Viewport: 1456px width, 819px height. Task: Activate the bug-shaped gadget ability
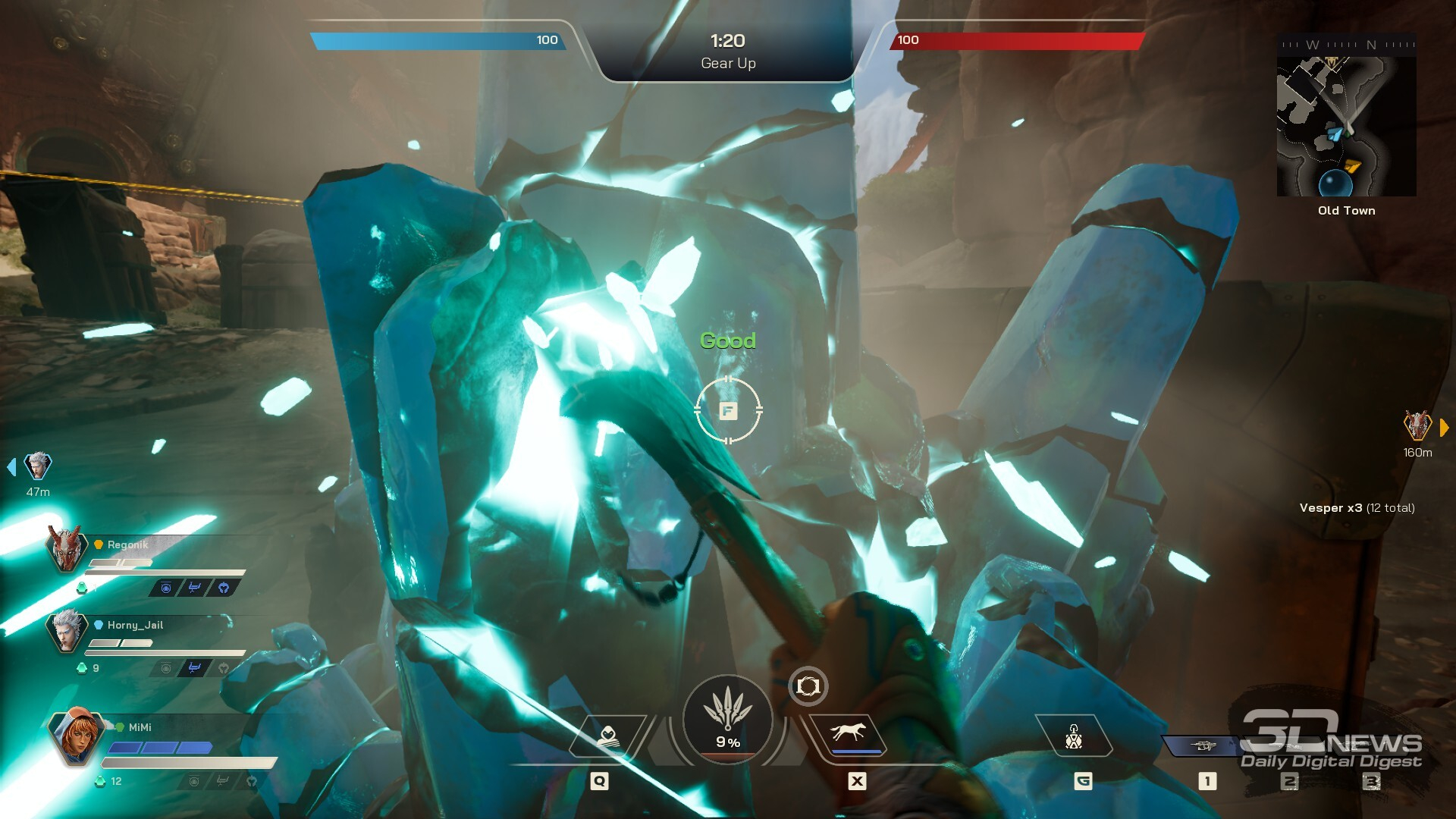(x=1074, y=736)
